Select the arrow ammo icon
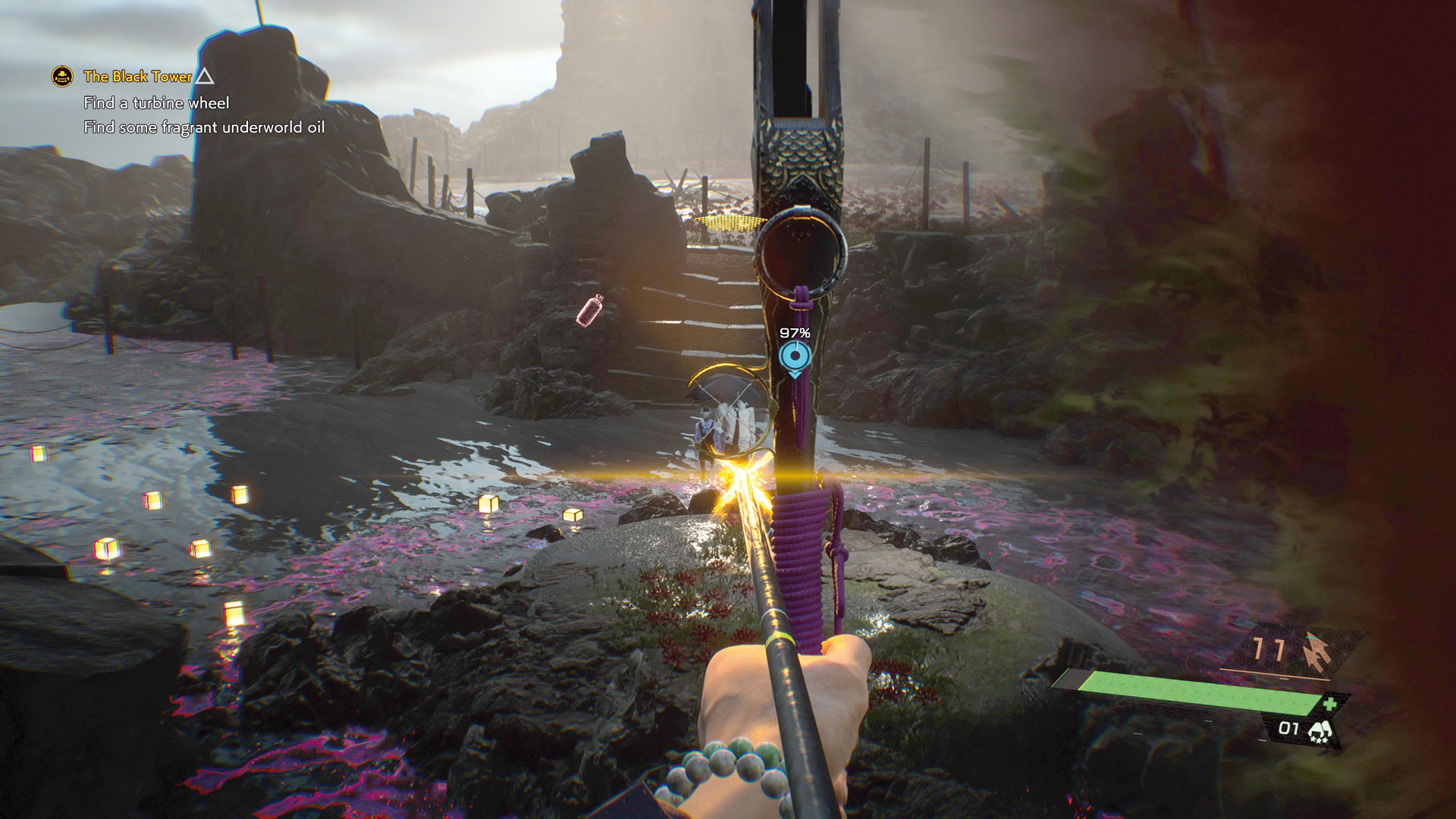Viewport: 1456px width, 819px height. (1316, 652)
